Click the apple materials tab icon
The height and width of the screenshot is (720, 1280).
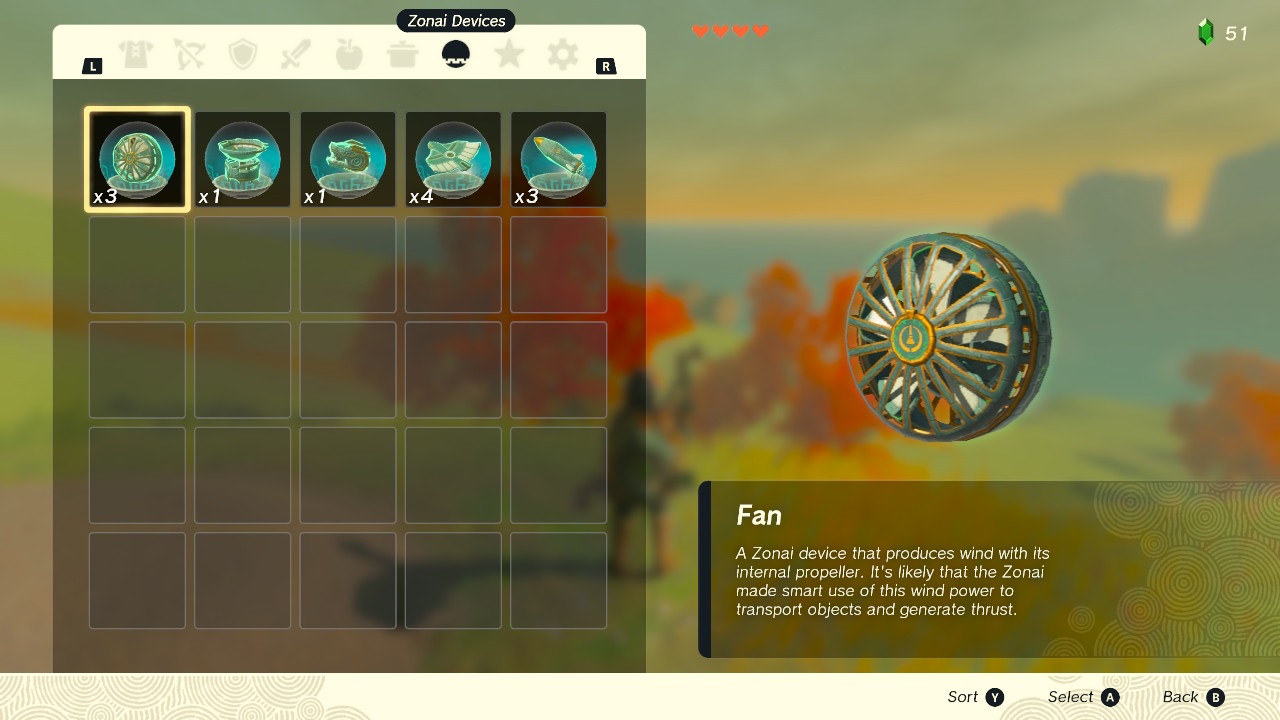(349, 54)
